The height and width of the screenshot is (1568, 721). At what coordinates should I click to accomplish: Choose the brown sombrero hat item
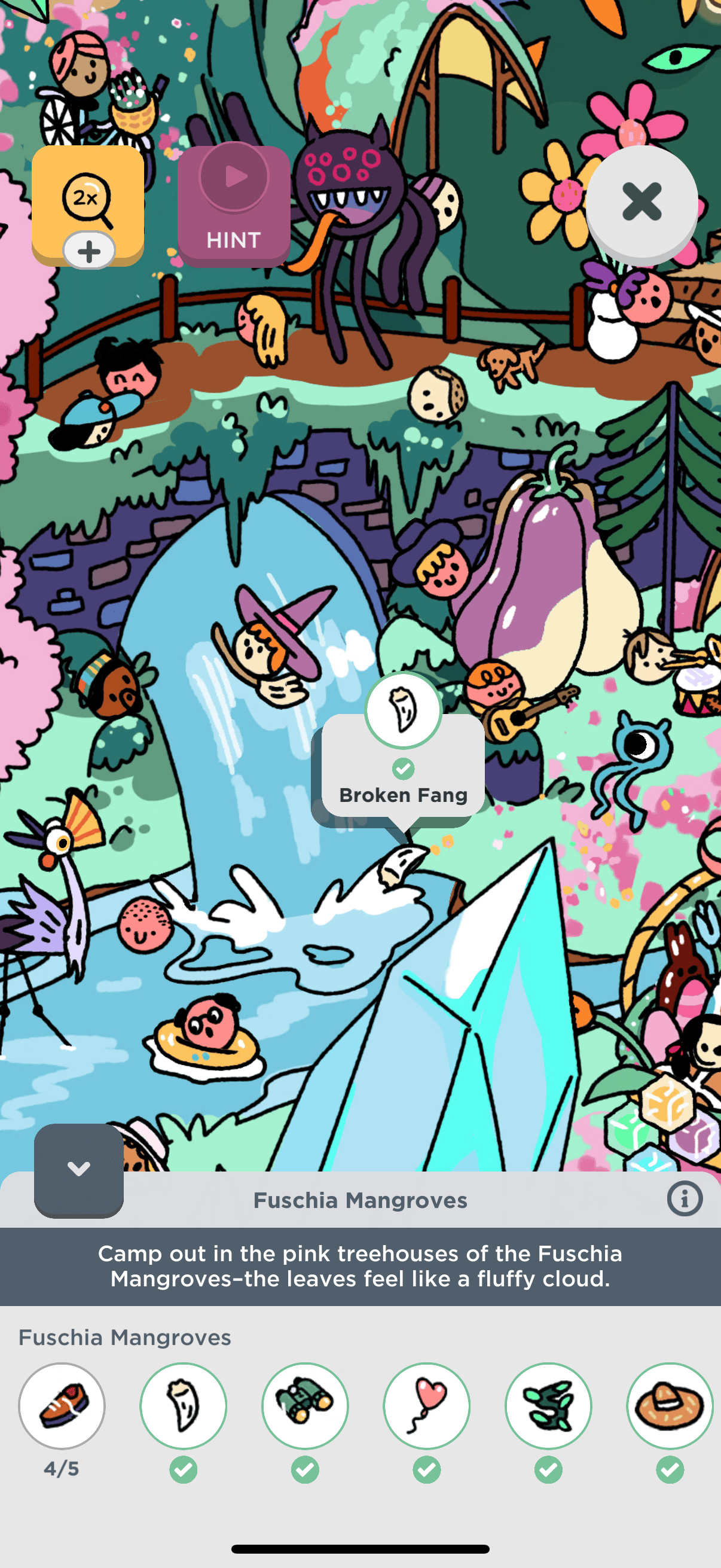coord(670,1405)
